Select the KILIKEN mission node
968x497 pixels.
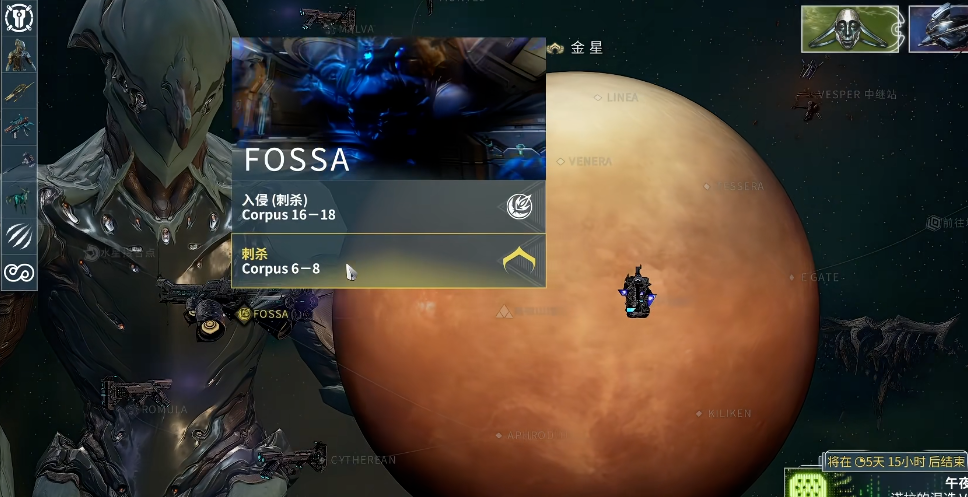tap(700, 413)
